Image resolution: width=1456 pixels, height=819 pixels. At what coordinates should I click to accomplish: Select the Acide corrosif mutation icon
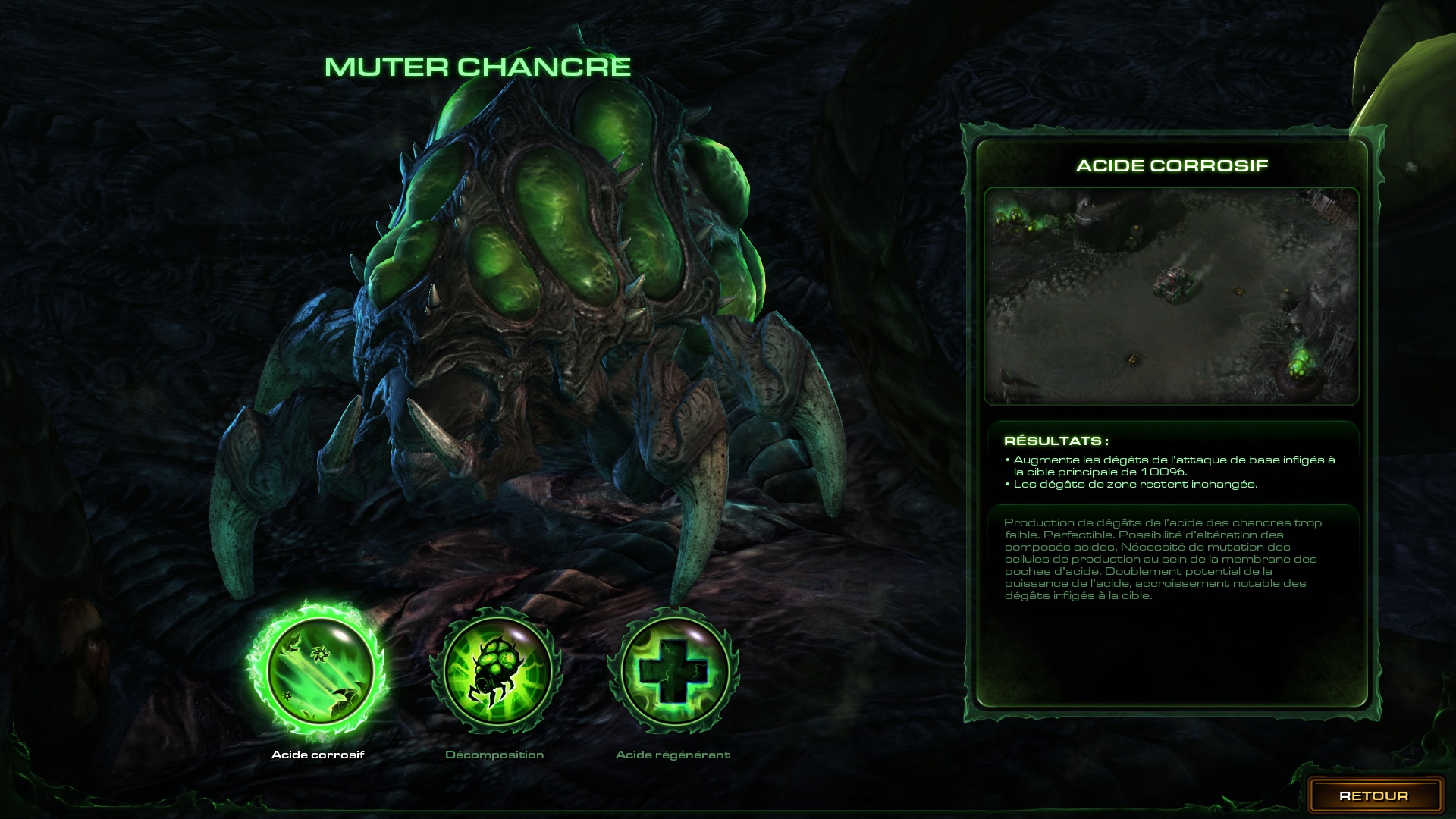317,669
